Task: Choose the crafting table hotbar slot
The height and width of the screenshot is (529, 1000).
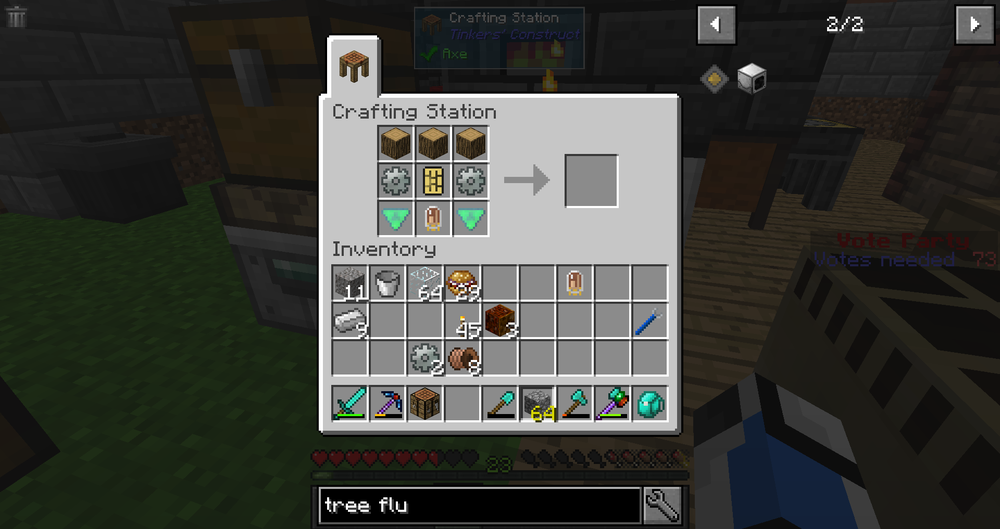Action: click(426, 403)
